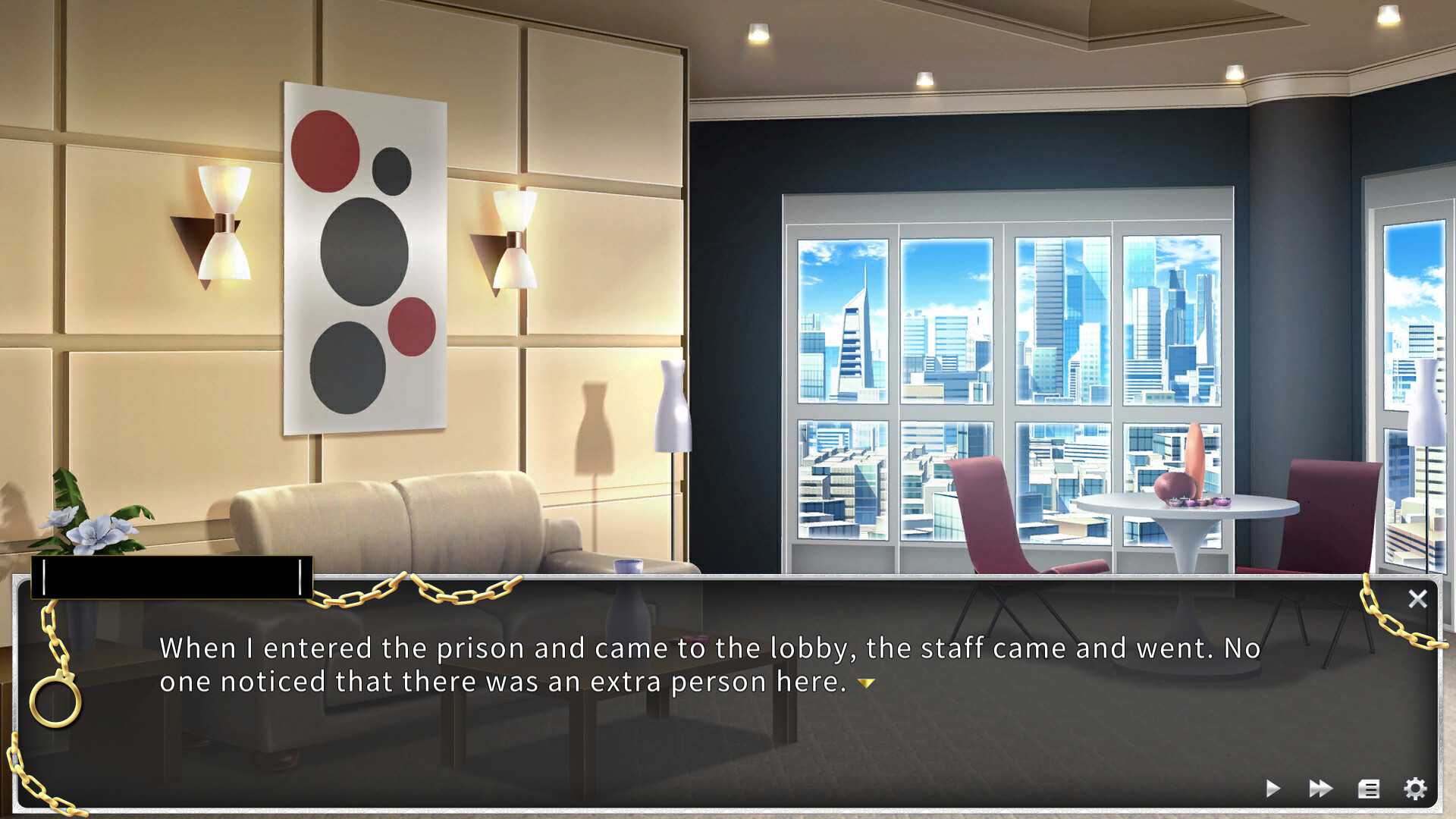1456x819 pixels.
Task: Hide the dialogue box with the X
Action: click(x=1418, y=599)
